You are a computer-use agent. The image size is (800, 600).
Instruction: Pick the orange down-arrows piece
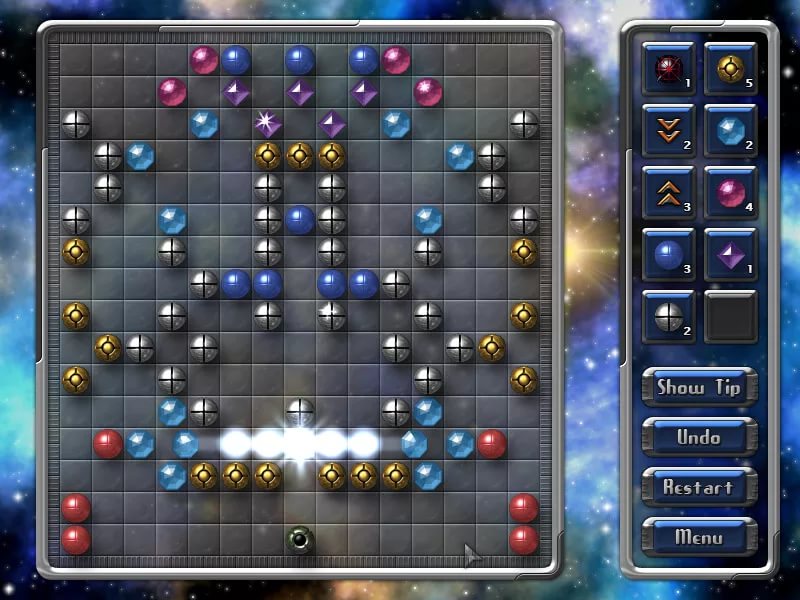click(668, 130)
